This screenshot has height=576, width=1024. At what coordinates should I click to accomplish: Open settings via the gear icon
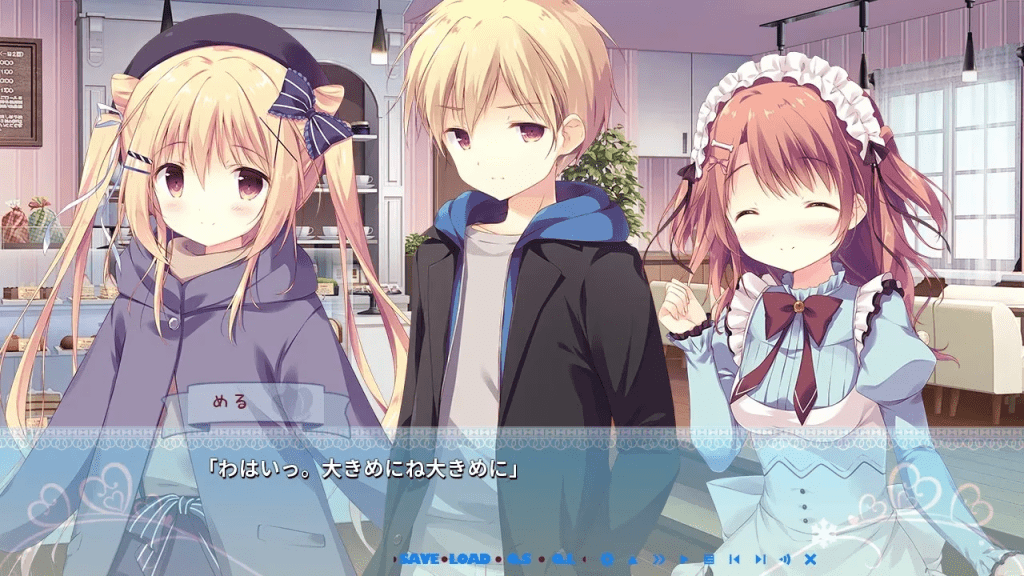pos(607,558)
